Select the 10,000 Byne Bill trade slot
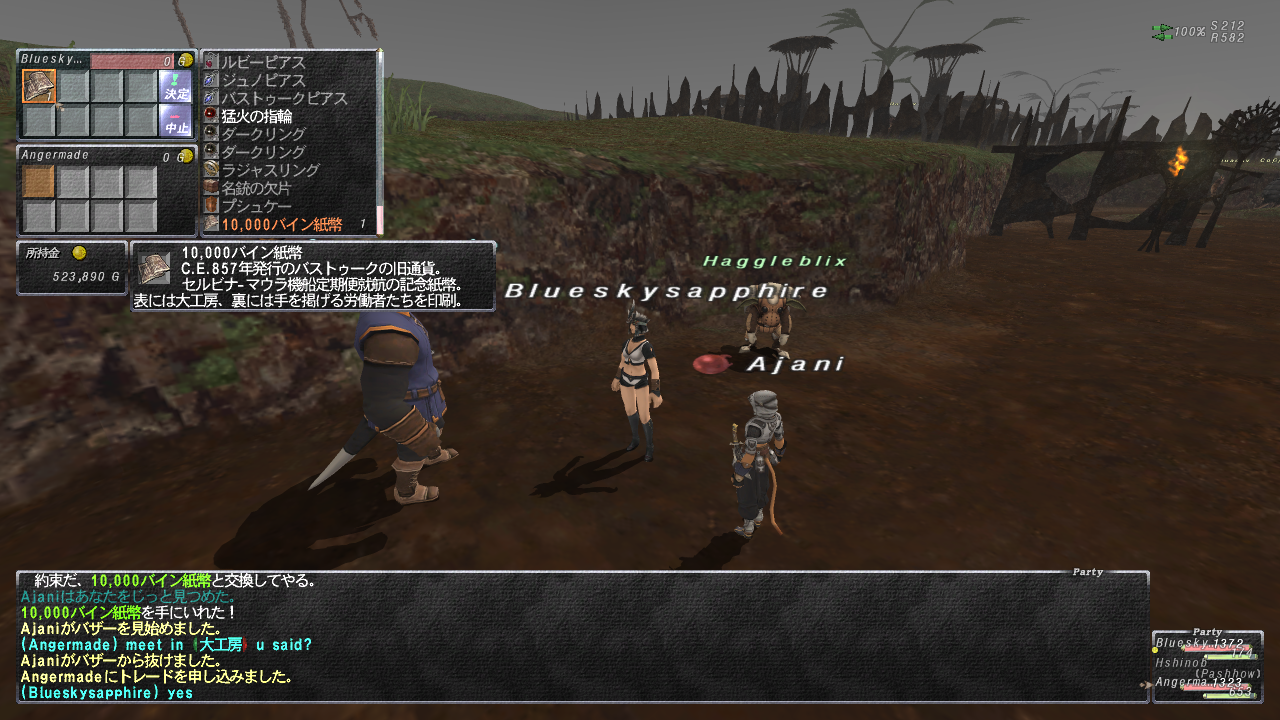This screenshot has width=1280, height=720. 39,86
